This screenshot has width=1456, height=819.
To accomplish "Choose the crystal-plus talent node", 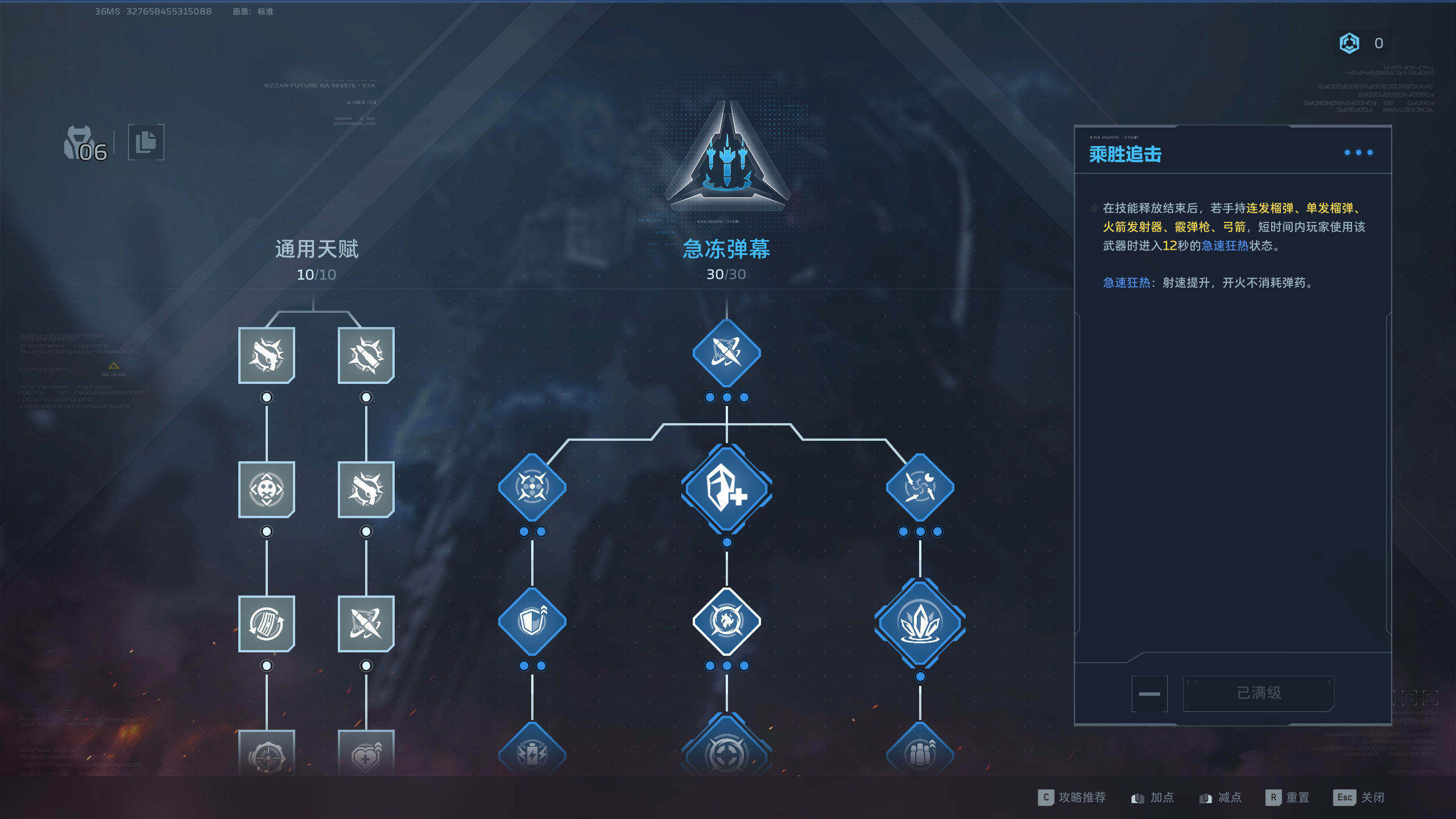I will point(726,489).
